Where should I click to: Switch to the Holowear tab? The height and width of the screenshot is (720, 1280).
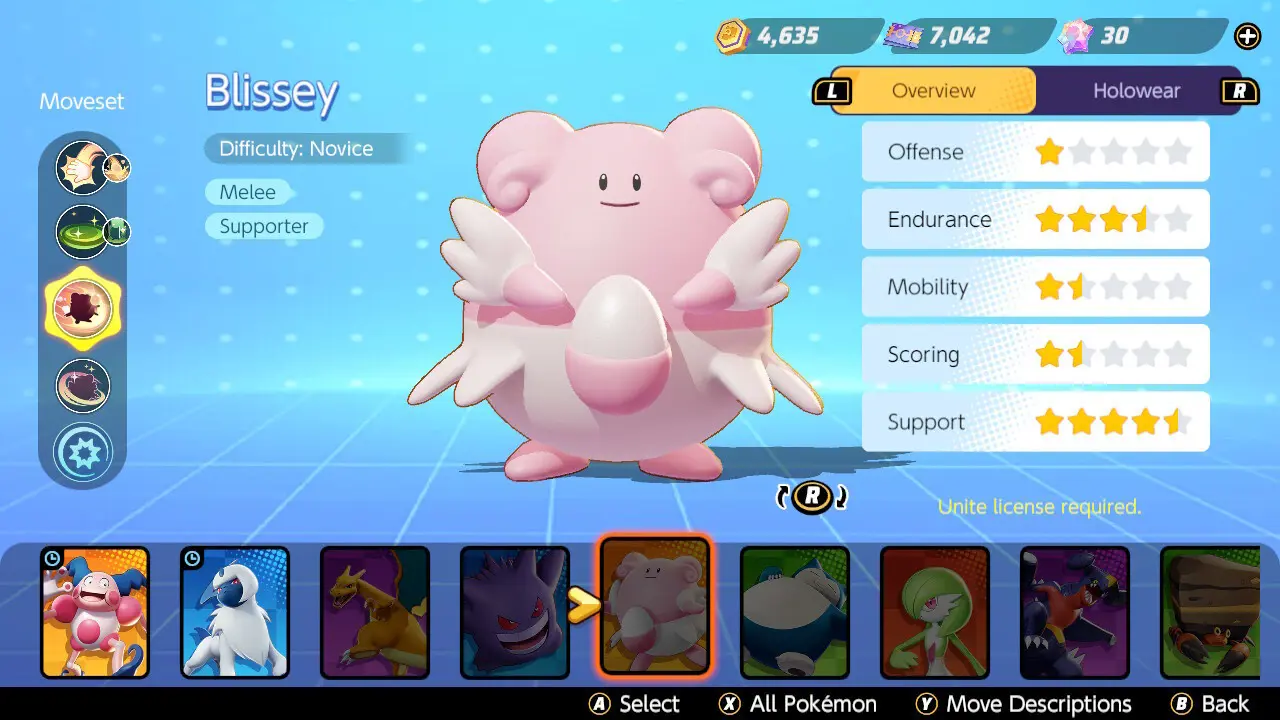click(1137, 90)
